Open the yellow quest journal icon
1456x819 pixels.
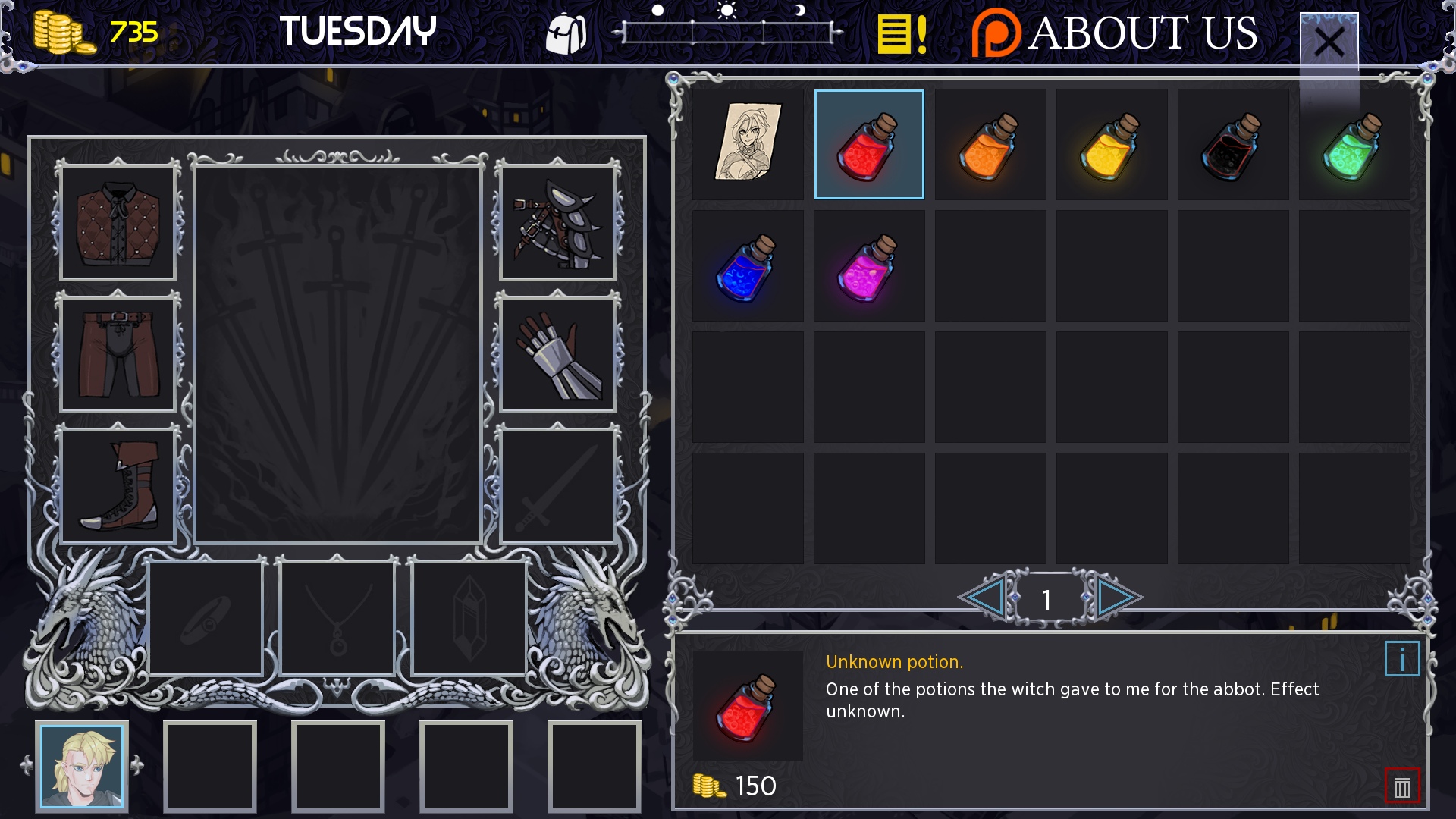pyautogui.click(x=901, y=34)
